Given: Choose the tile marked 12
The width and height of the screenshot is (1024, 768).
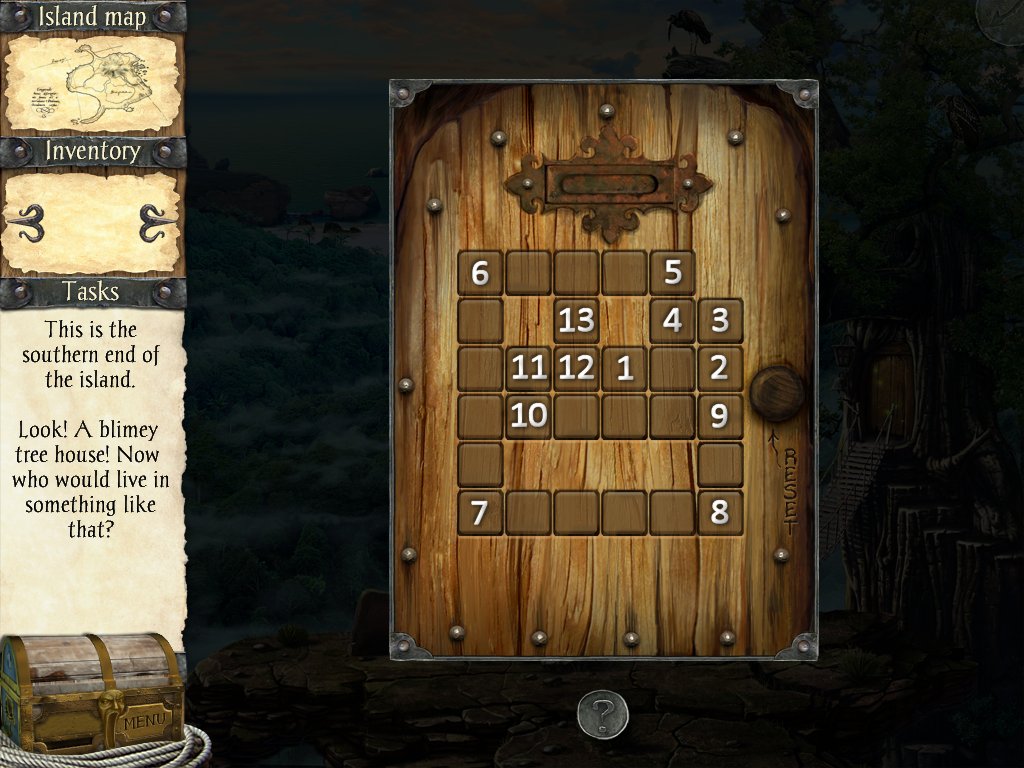Looking at the screenshot, I should pos(577,368).
